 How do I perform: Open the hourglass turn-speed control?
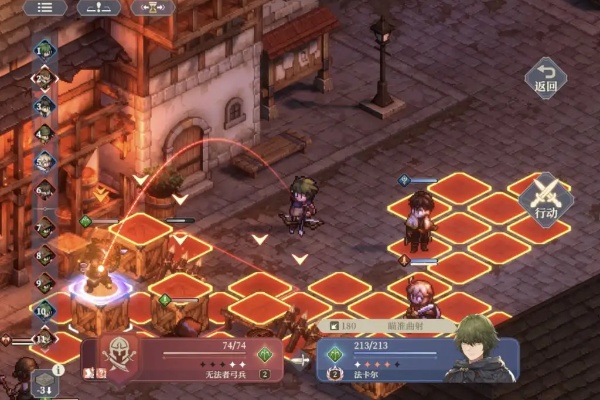(x=153, y=7)
